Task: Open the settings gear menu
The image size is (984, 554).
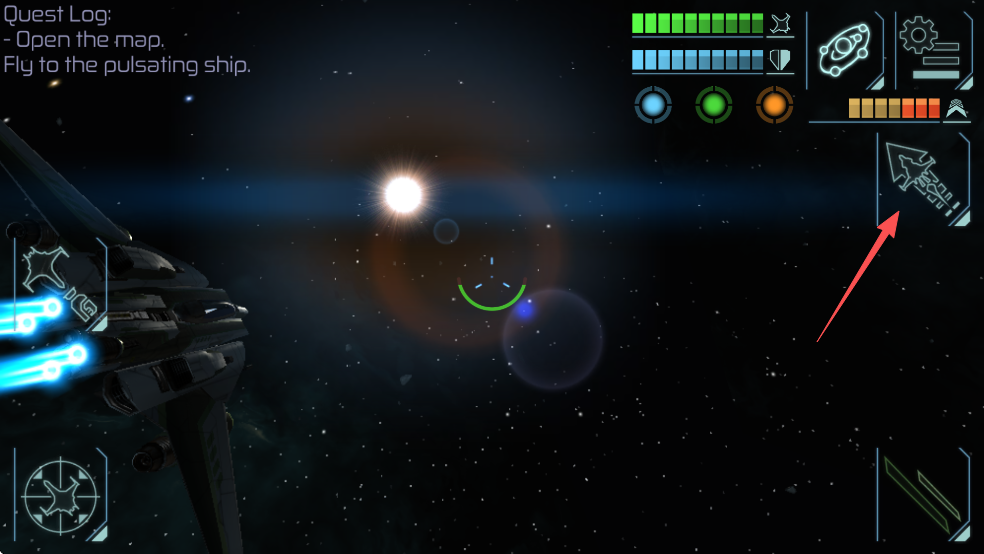Action: tap(930, 50)
